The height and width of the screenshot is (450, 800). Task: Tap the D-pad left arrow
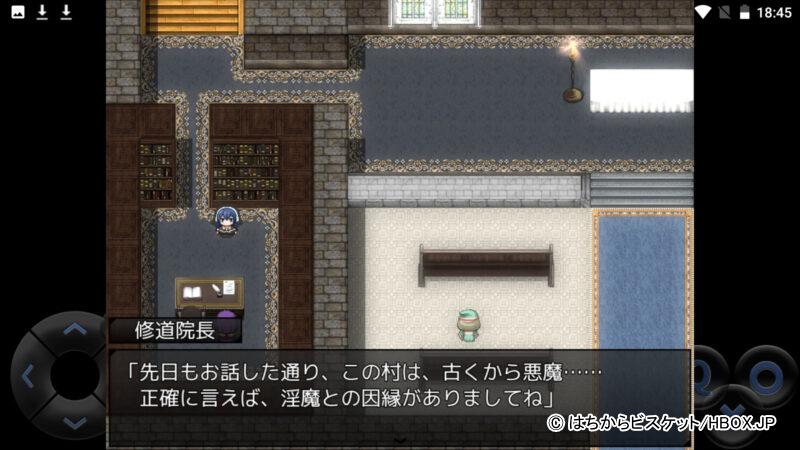point(28,376)
